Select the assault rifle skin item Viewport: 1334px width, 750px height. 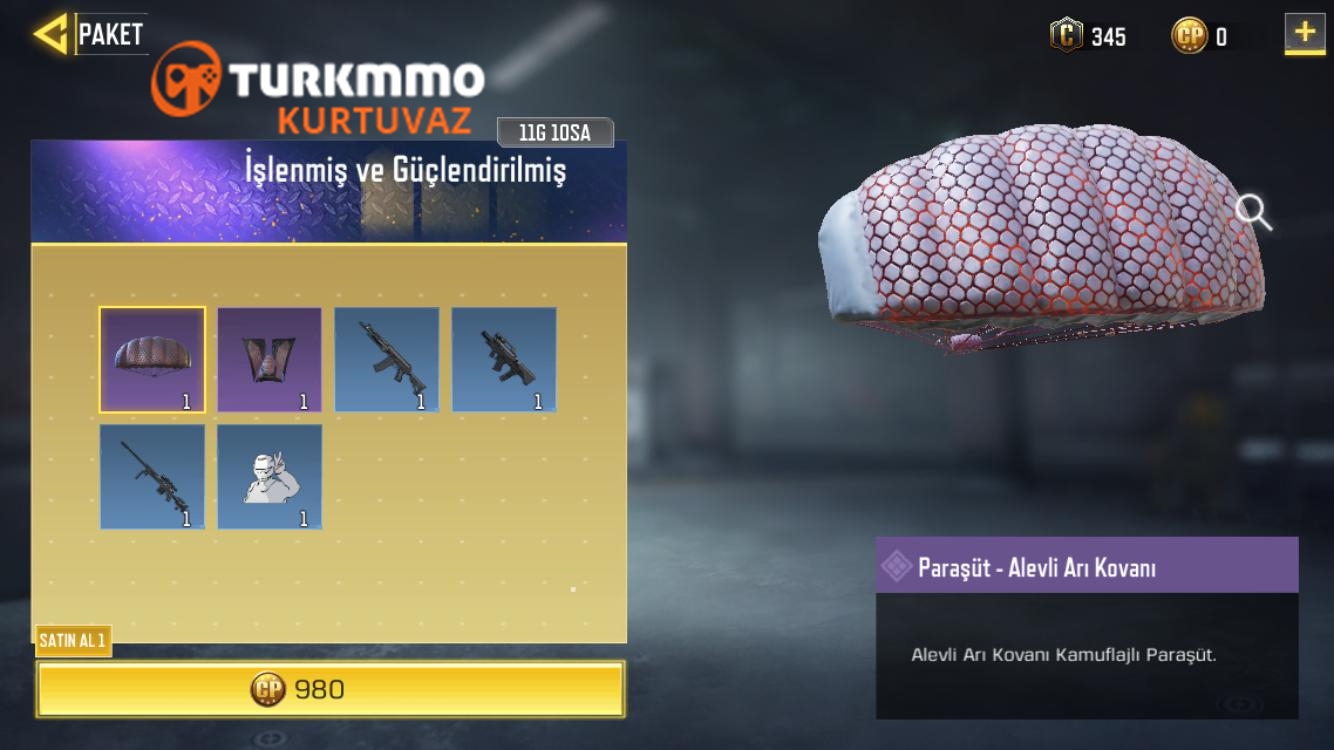[x=387, y=358]
